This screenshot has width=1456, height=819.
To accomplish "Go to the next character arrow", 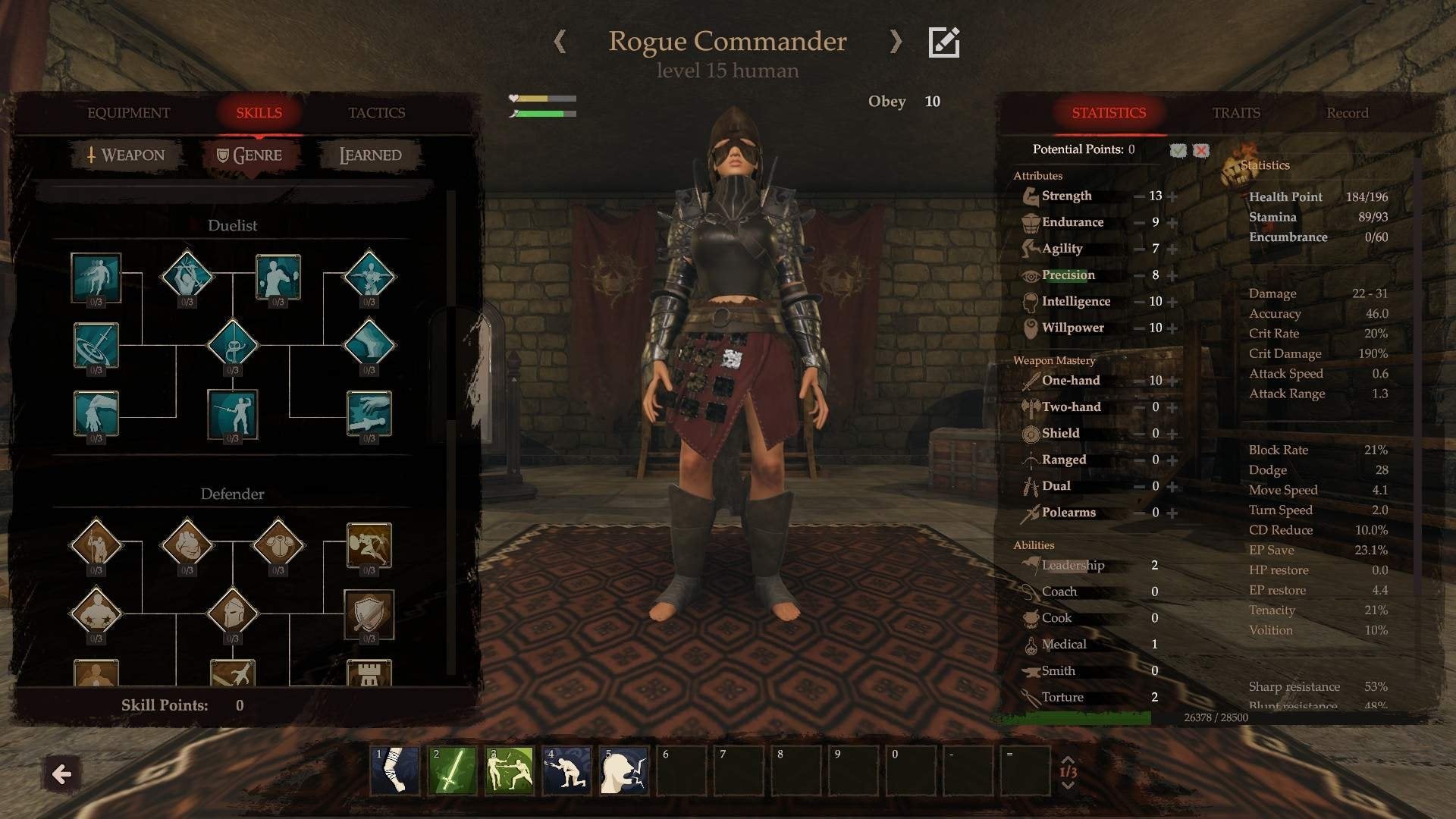I will coord(896,42).
